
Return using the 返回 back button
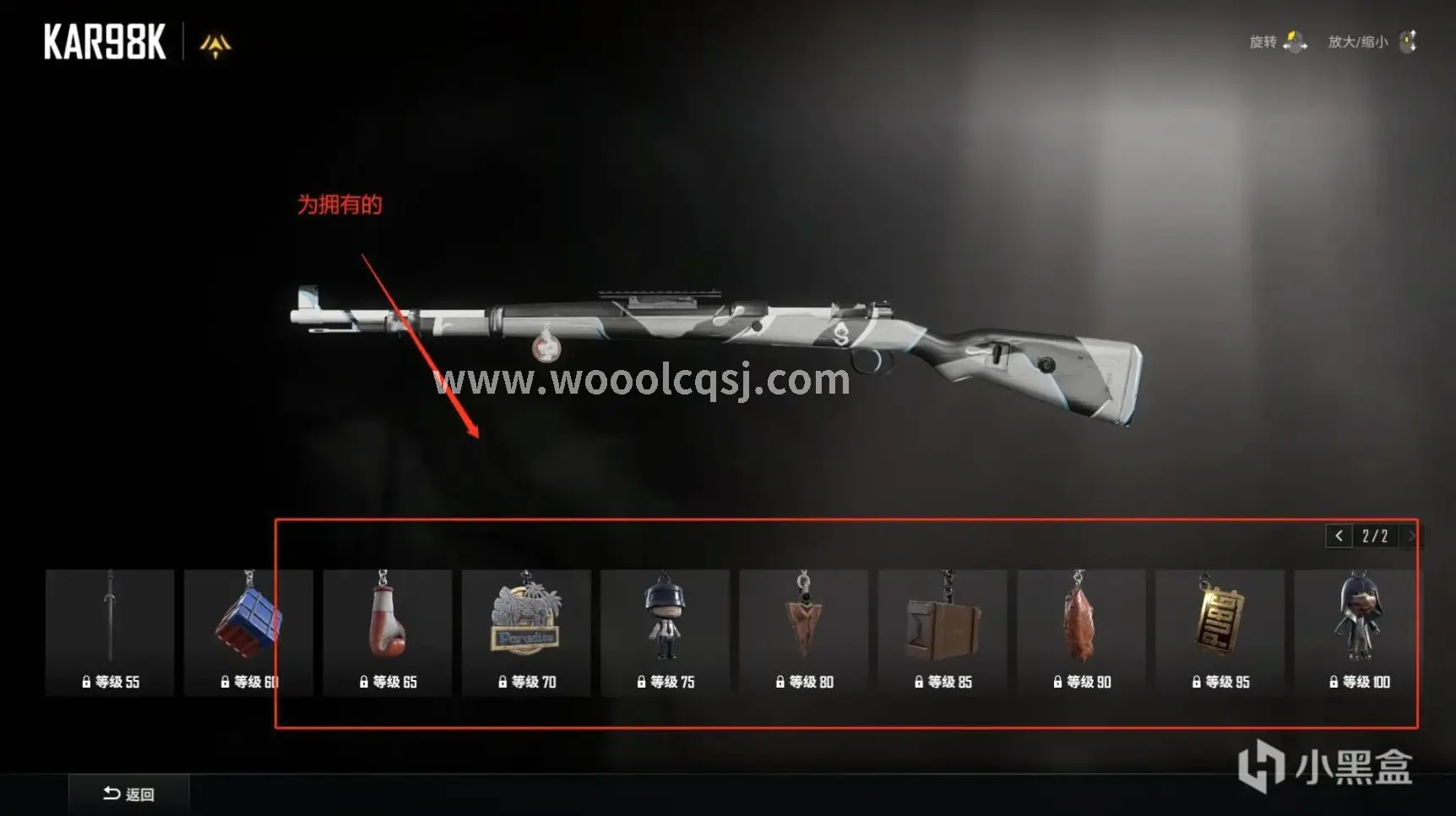(128, 794)
